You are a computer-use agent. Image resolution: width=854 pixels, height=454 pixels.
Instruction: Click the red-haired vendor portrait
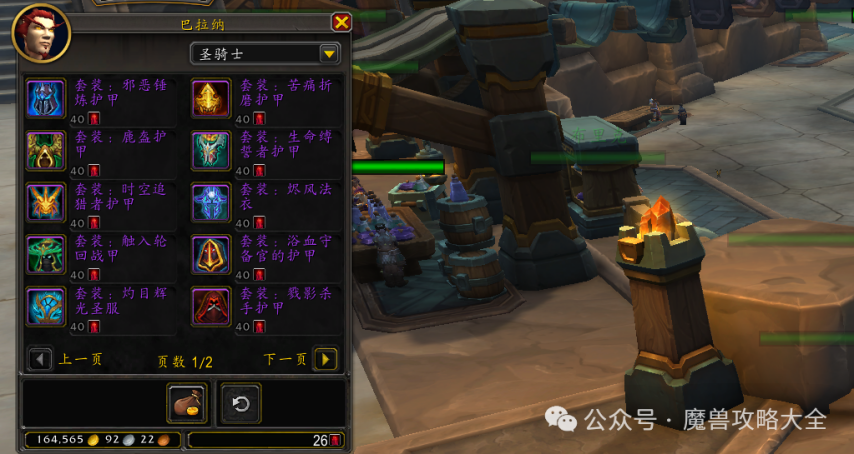(x=41, y=33)
